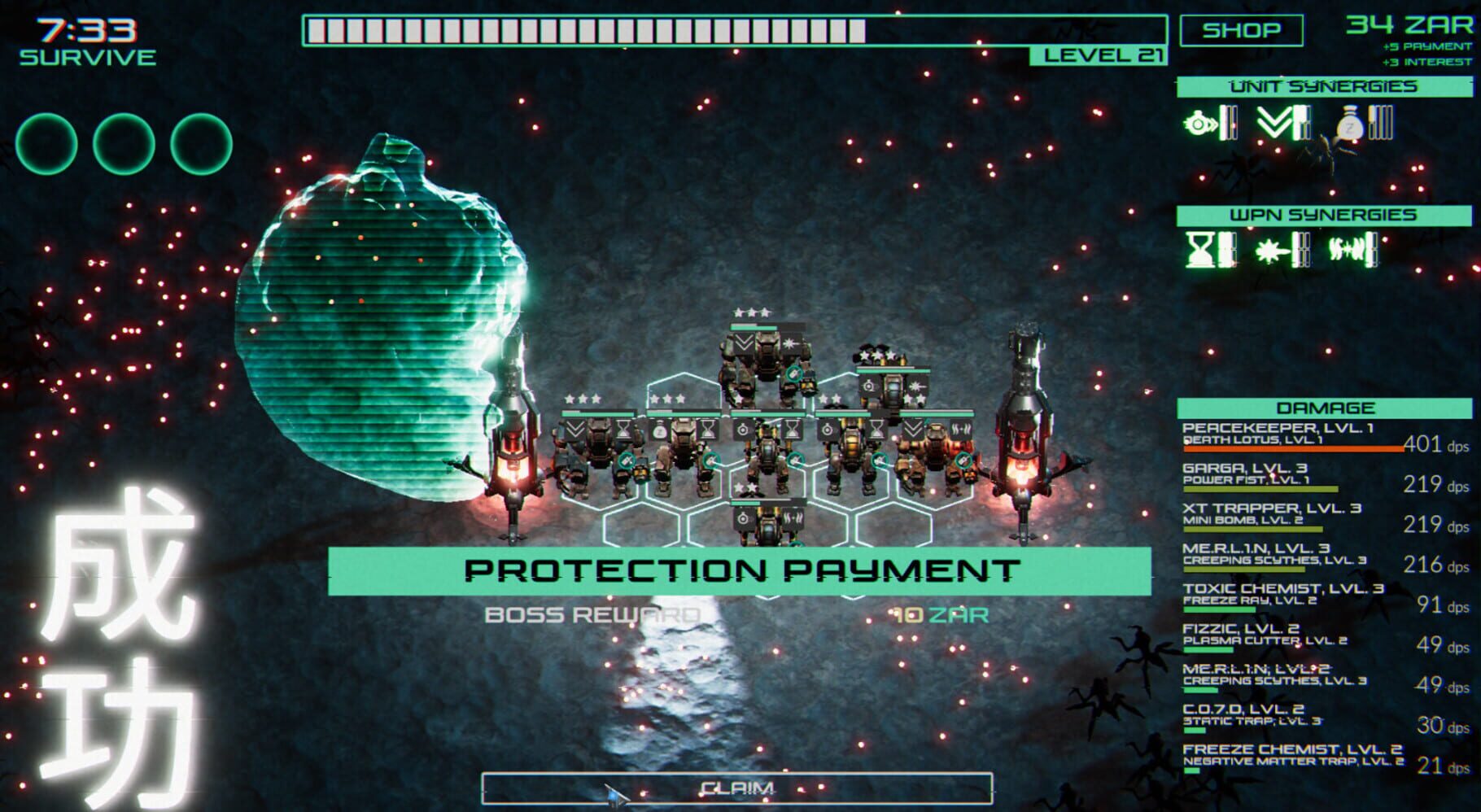The height and width of the screenshot is (812, 1481).
Task: Click the hourglass weapon synergy icon
Action: pos(1200,248)
